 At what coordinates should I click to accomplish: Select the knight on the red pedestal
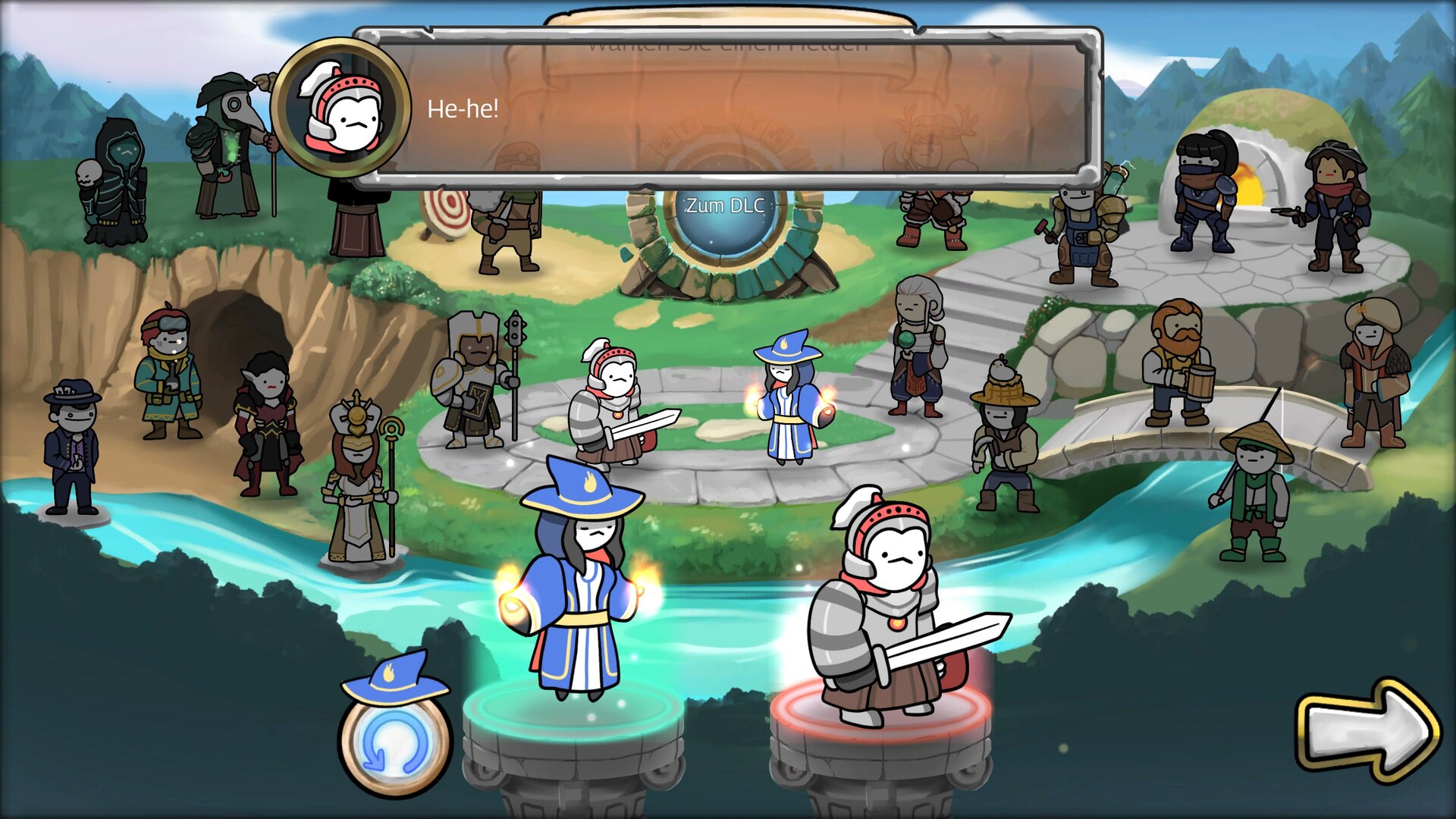coord(887,614)
